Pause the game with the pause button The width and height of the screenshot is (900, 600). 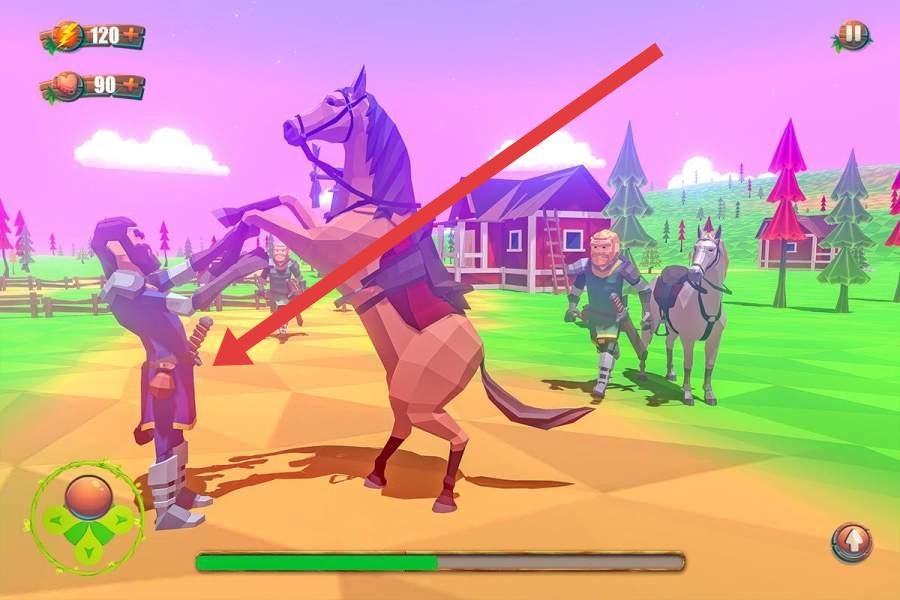[x=852, y=35]
